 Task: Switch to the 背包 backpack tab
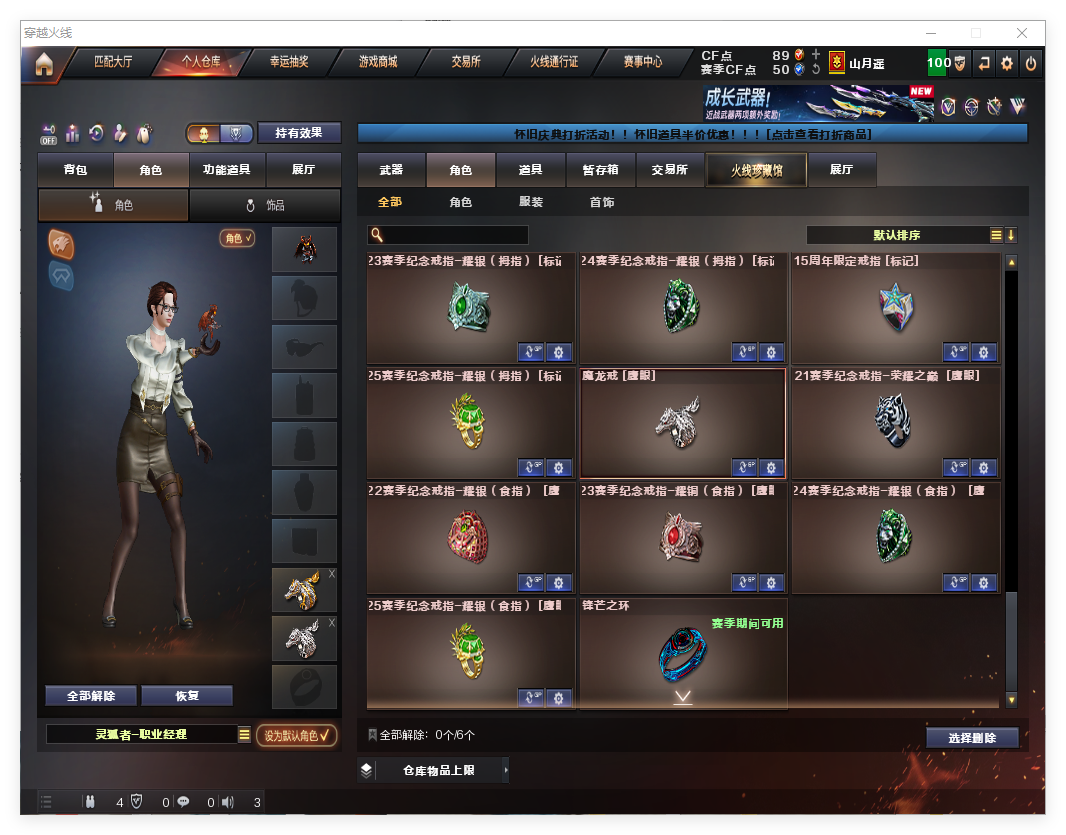pyautogui.click(x=75, y=170)
